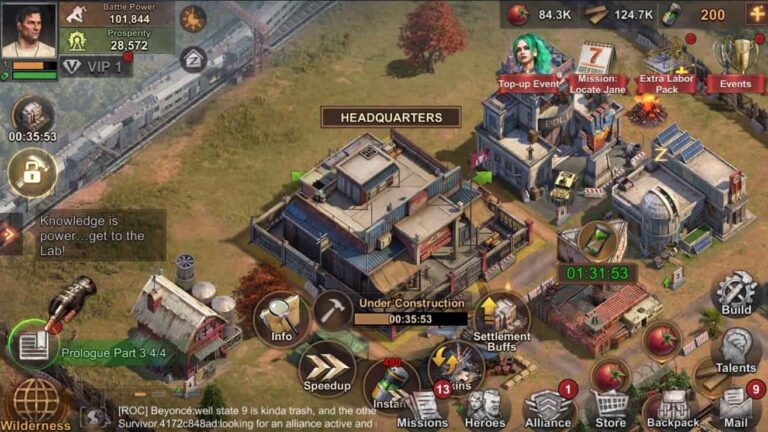Open the Missions list
Viewport: 768px width, 432px height.
(x=424, y=408)
